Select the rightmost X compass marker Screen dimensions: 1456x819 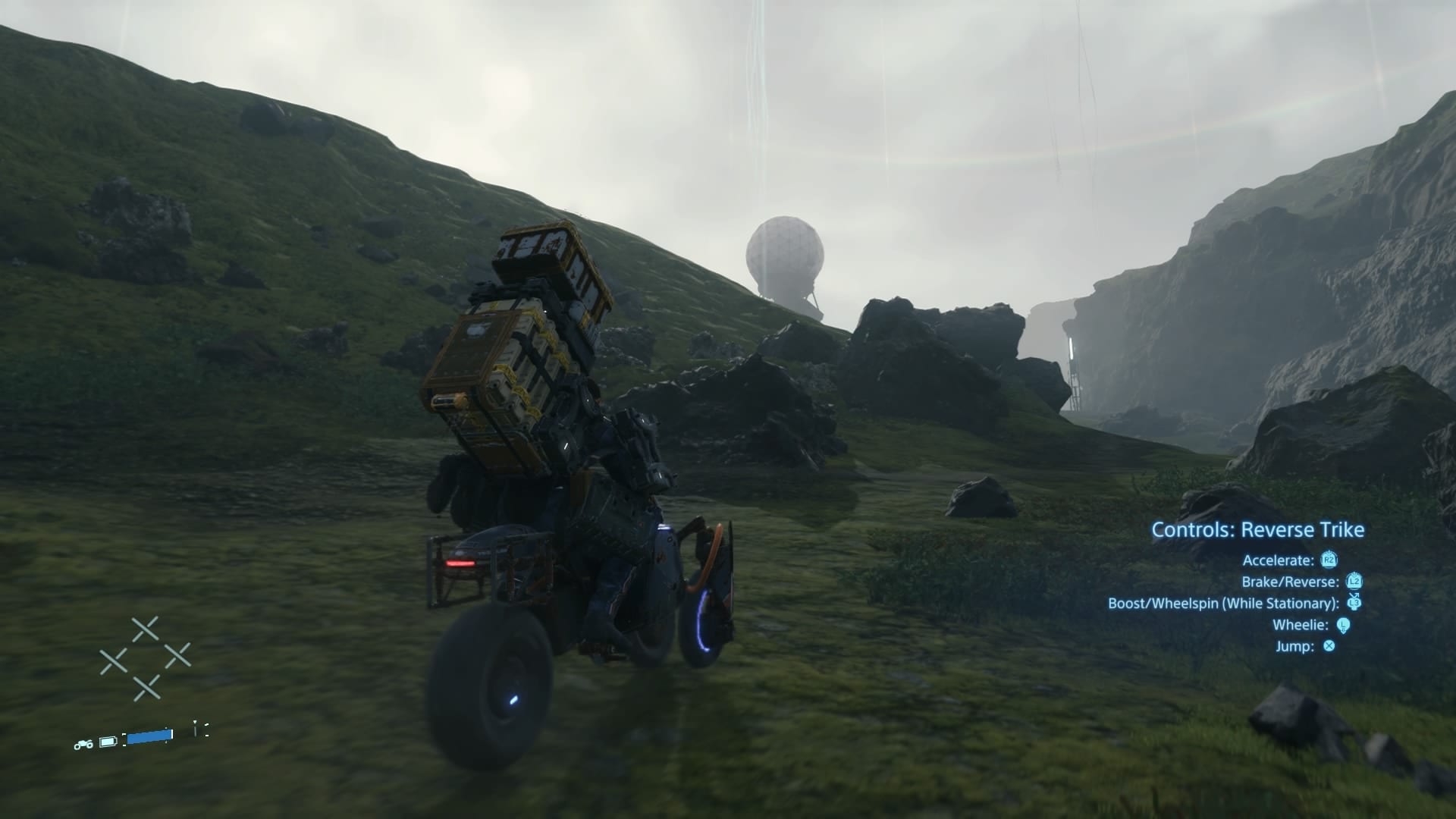[x=177, y=654]
